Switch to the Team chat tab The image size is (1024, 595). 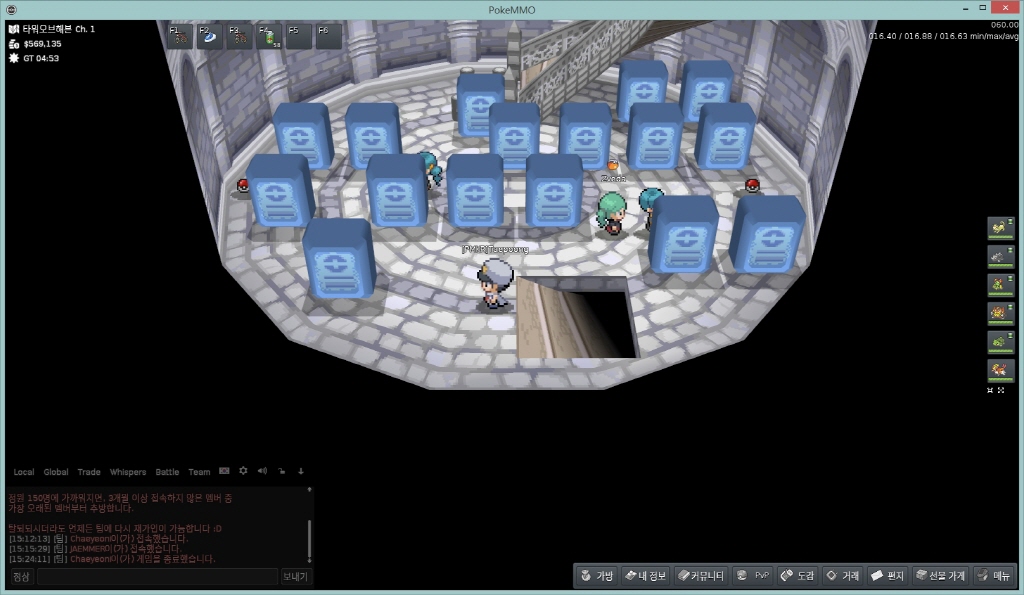tap(199, 472)
